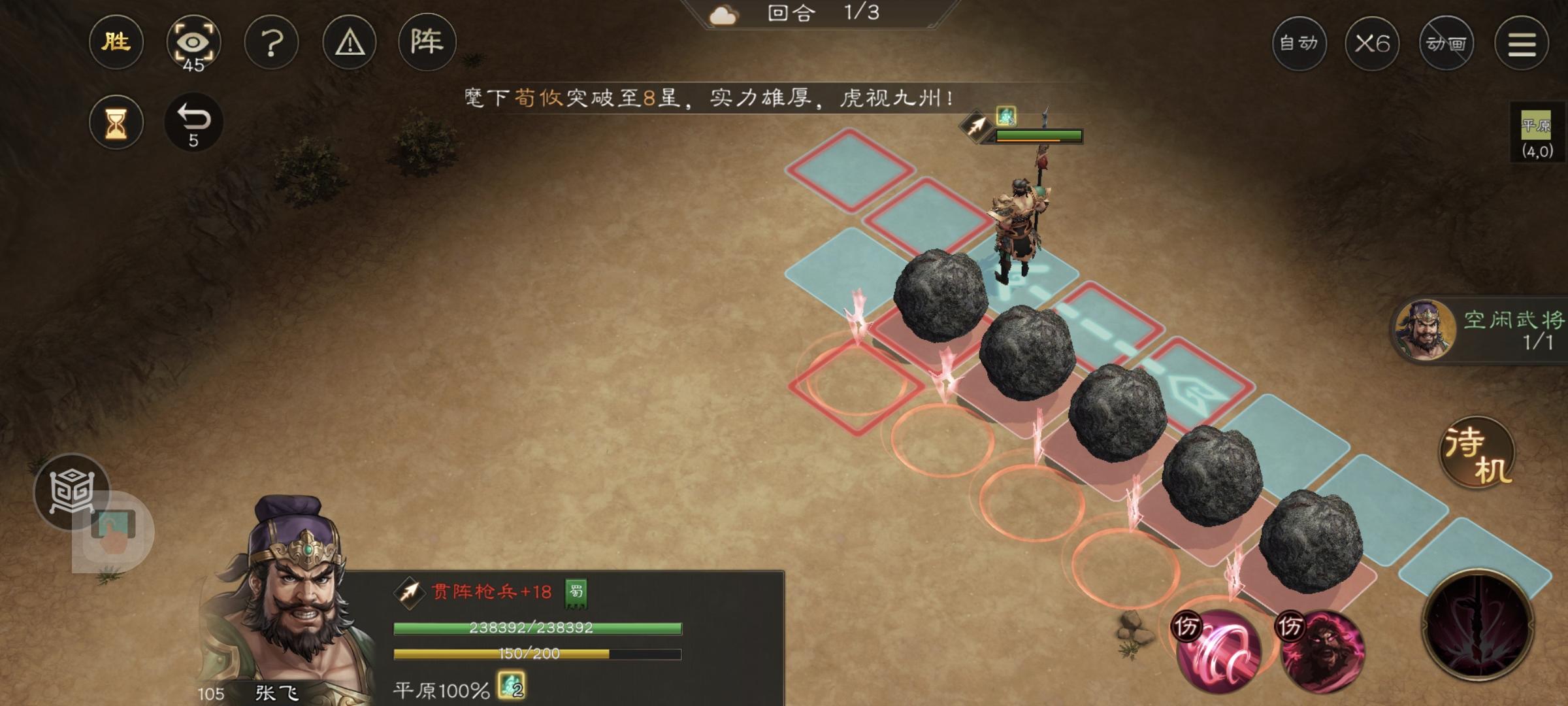
Task: Open the hamburger menu top right
Action: (x=1522, y=43)
